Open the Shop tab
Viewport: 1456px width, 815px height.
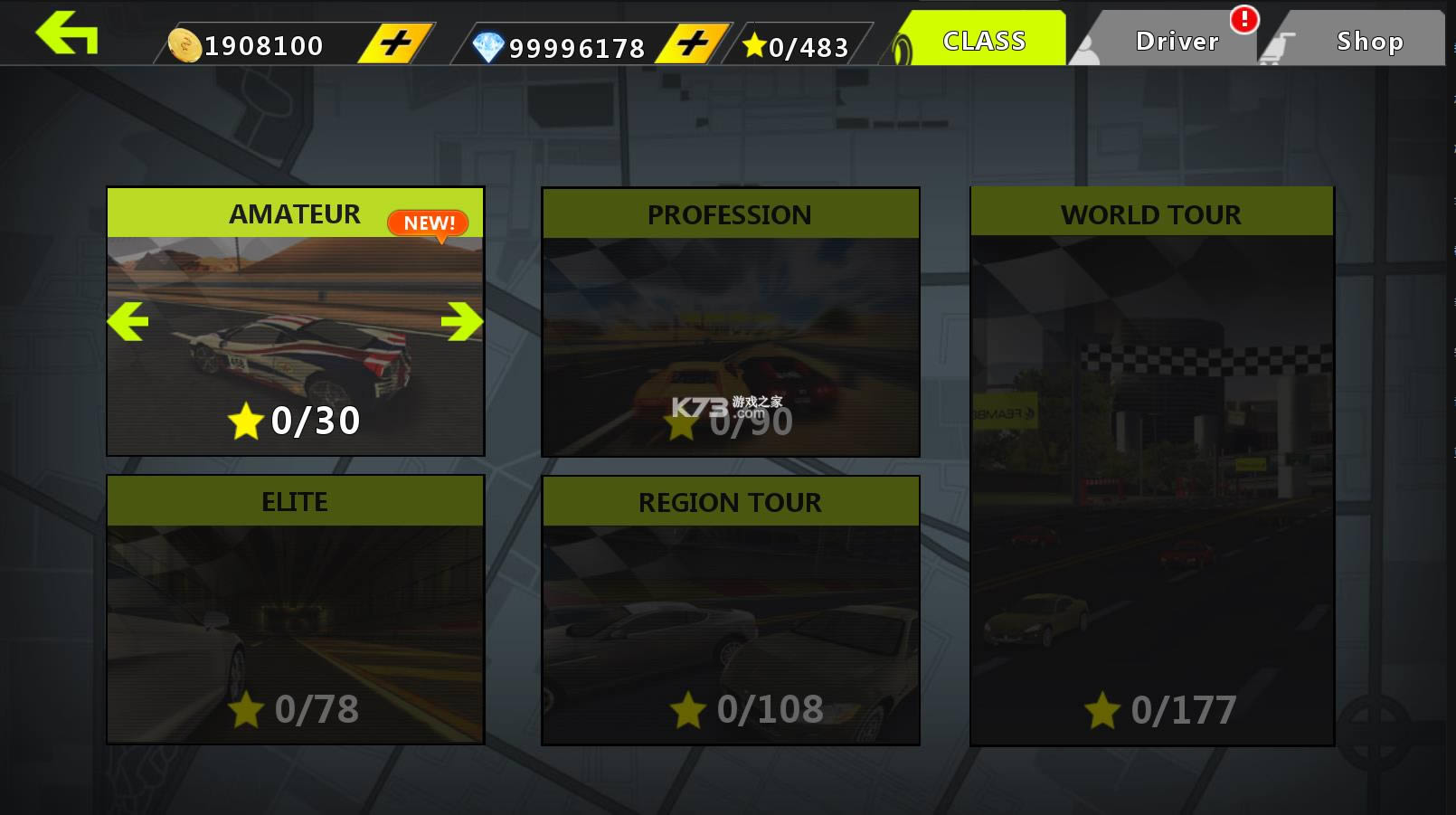(x=1368, y=41)
